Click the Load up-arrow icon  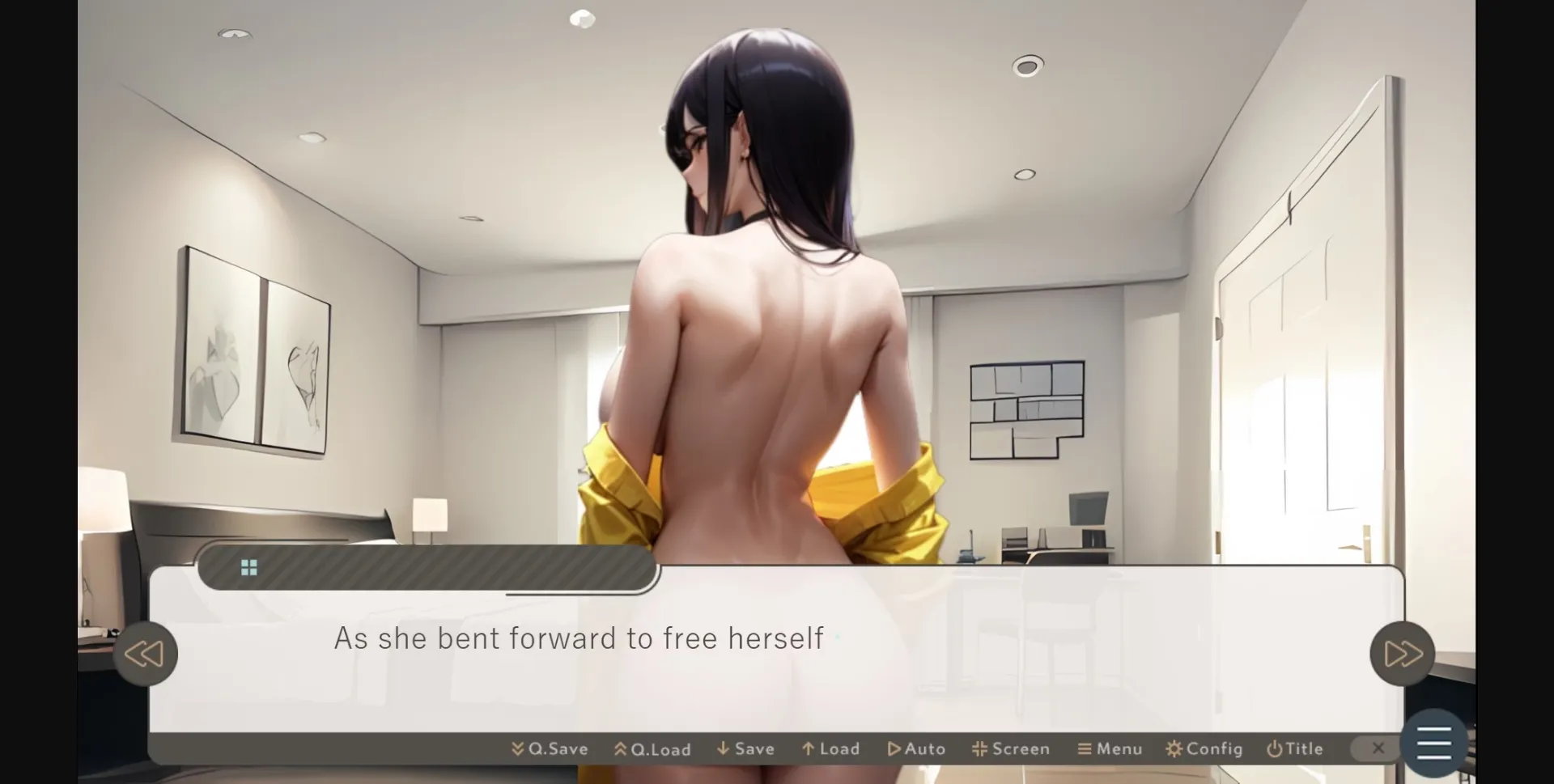pos(809,748)
